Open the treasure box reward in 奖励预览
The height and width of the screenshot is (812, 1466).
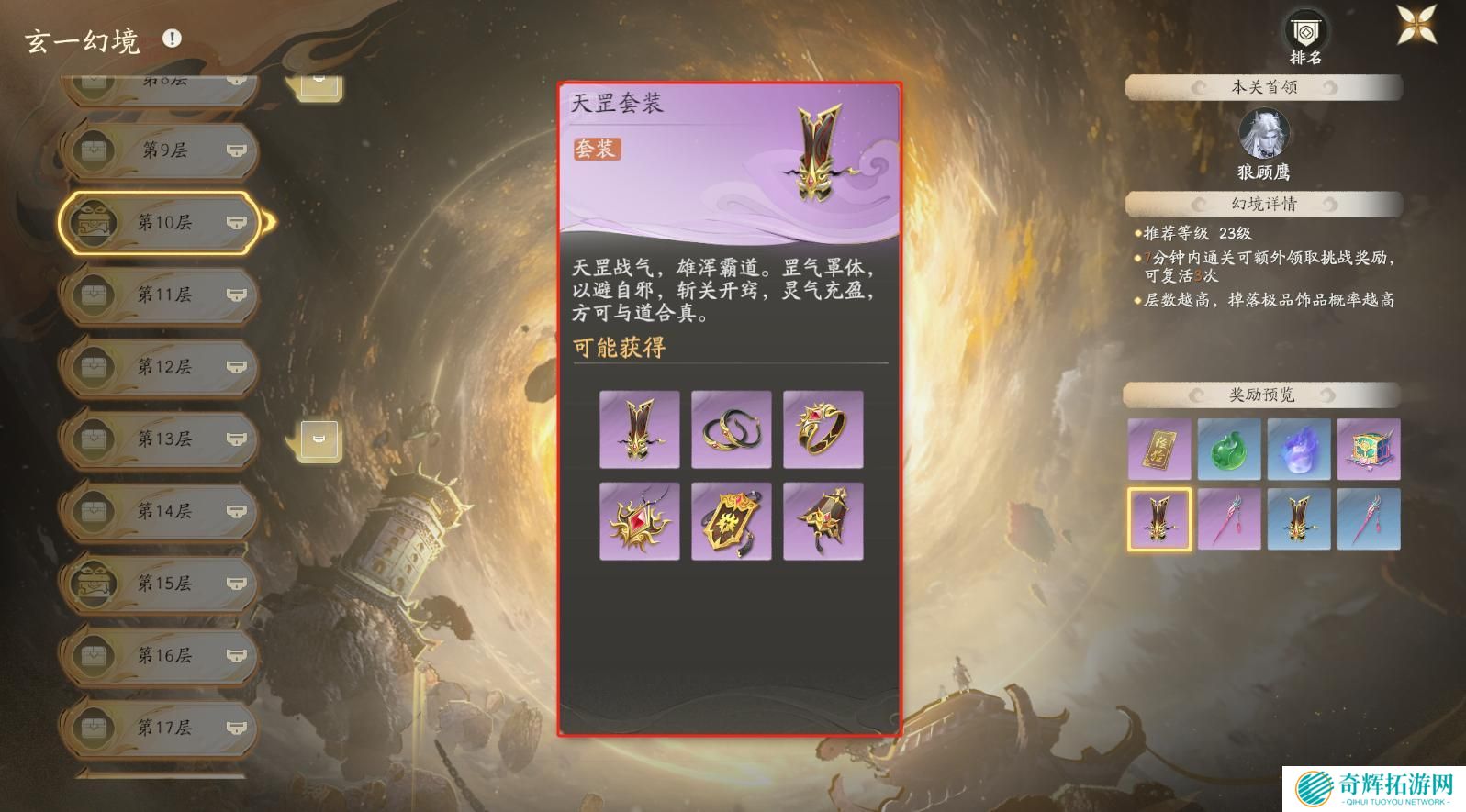(x=1371, y=450)
